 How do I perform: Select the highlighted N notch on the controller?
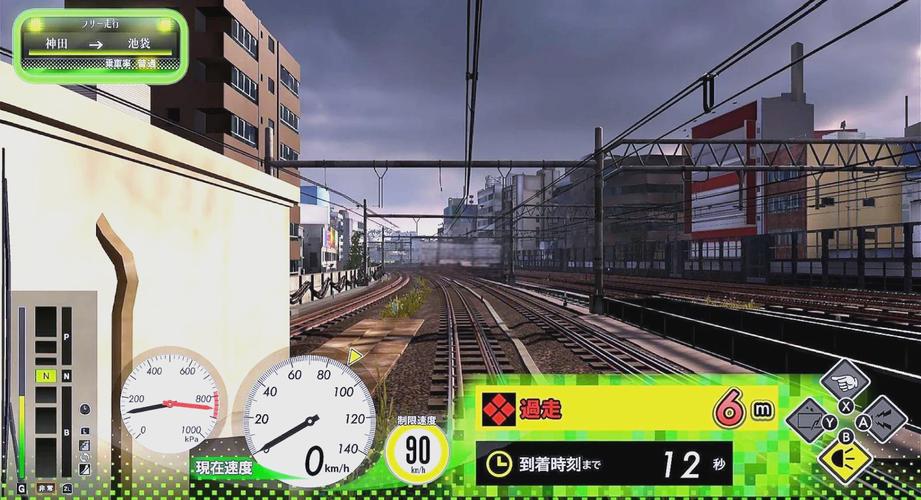[46, 376]
